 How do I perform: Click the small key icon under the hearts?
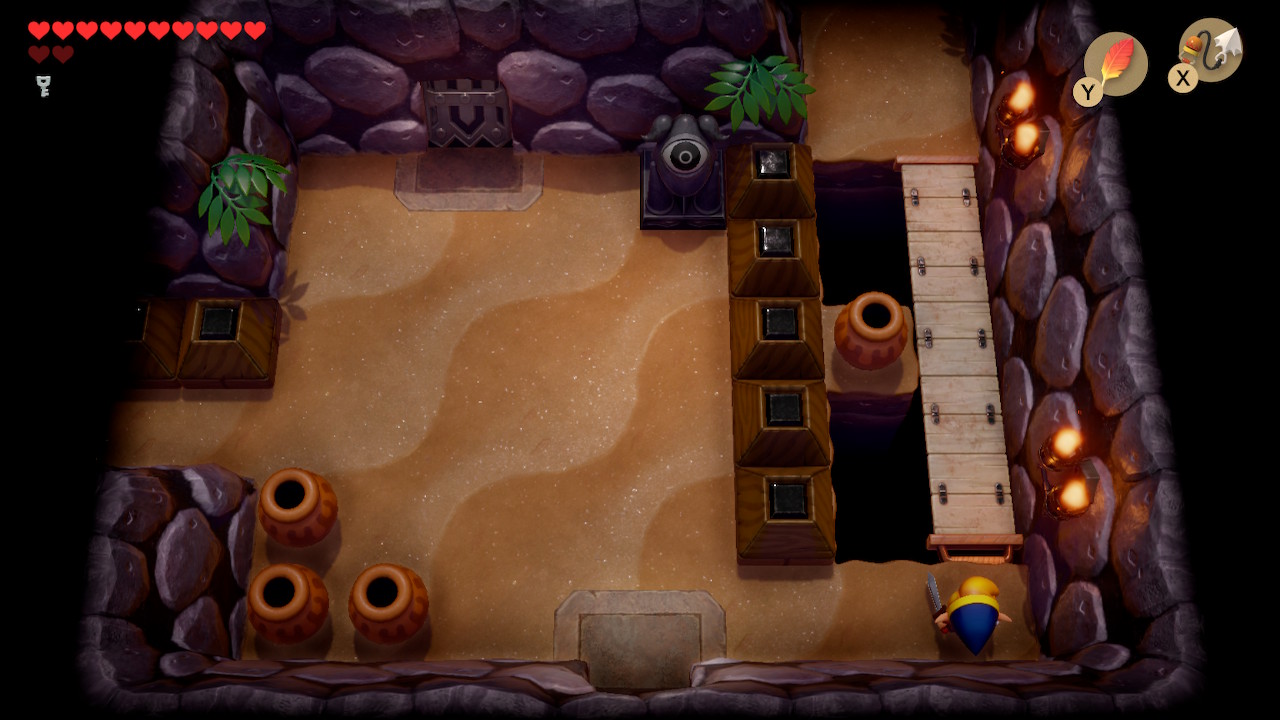point(43,86)
